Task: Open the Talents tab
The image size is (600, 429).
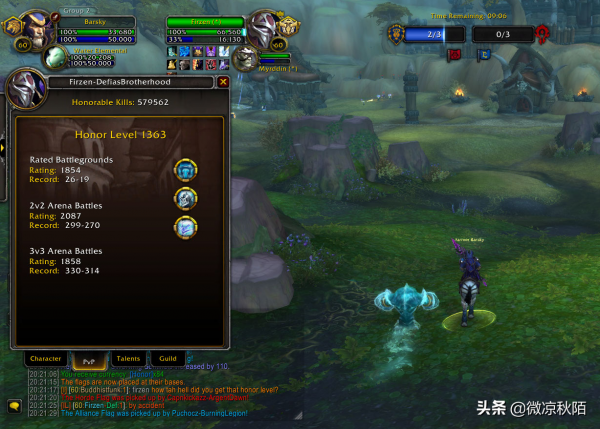Action: point(128,358)
